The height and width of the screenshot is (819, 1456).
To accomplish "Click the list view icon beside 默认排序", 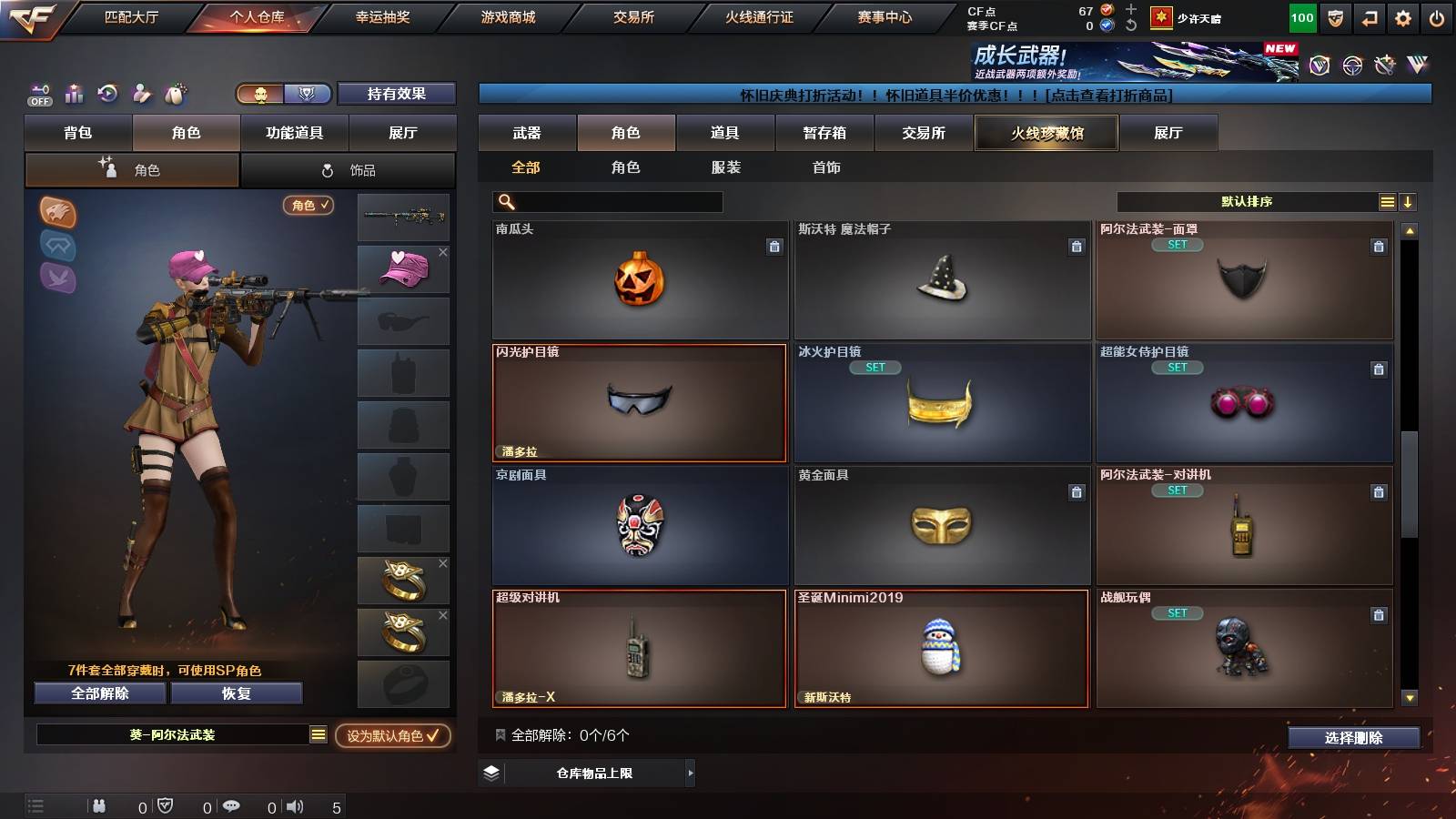I will [x=1385, y=201].
